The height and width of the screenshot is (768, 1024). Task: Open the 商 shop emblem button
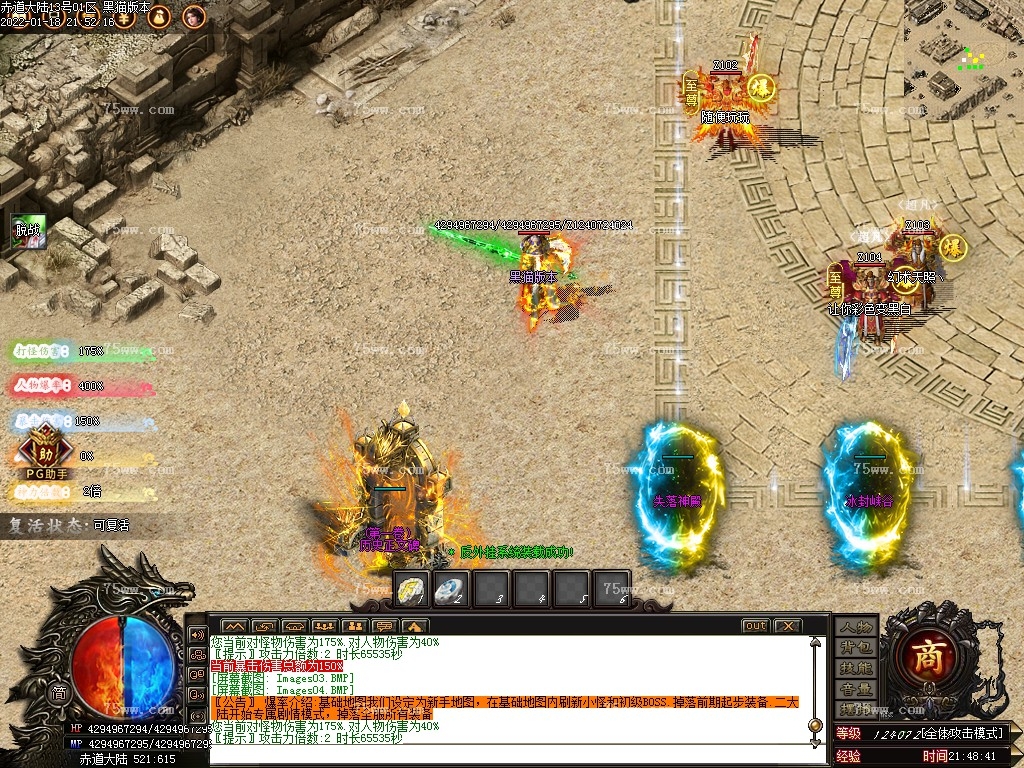(932, 656)
